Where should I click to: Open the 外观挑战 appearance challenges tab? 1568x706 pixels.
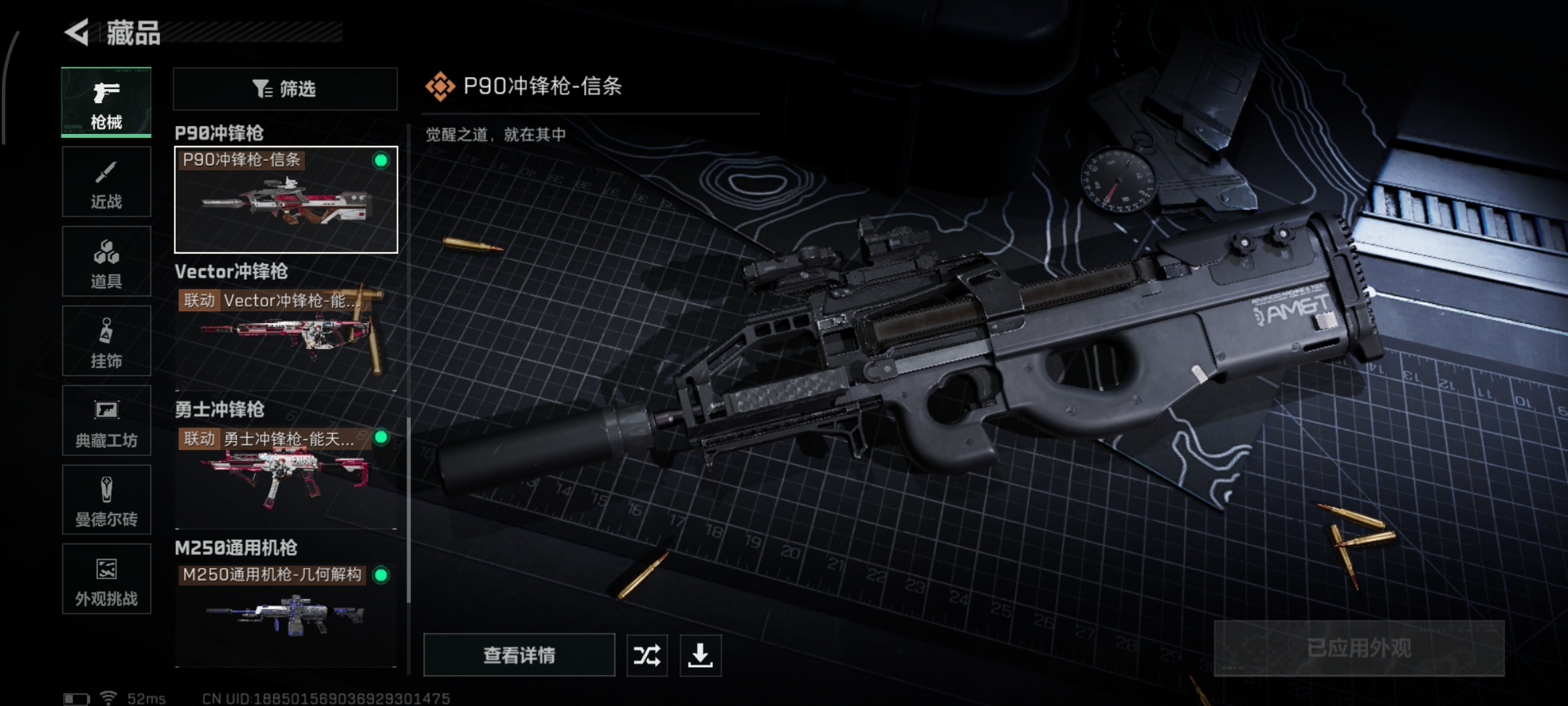coord(106,579)
